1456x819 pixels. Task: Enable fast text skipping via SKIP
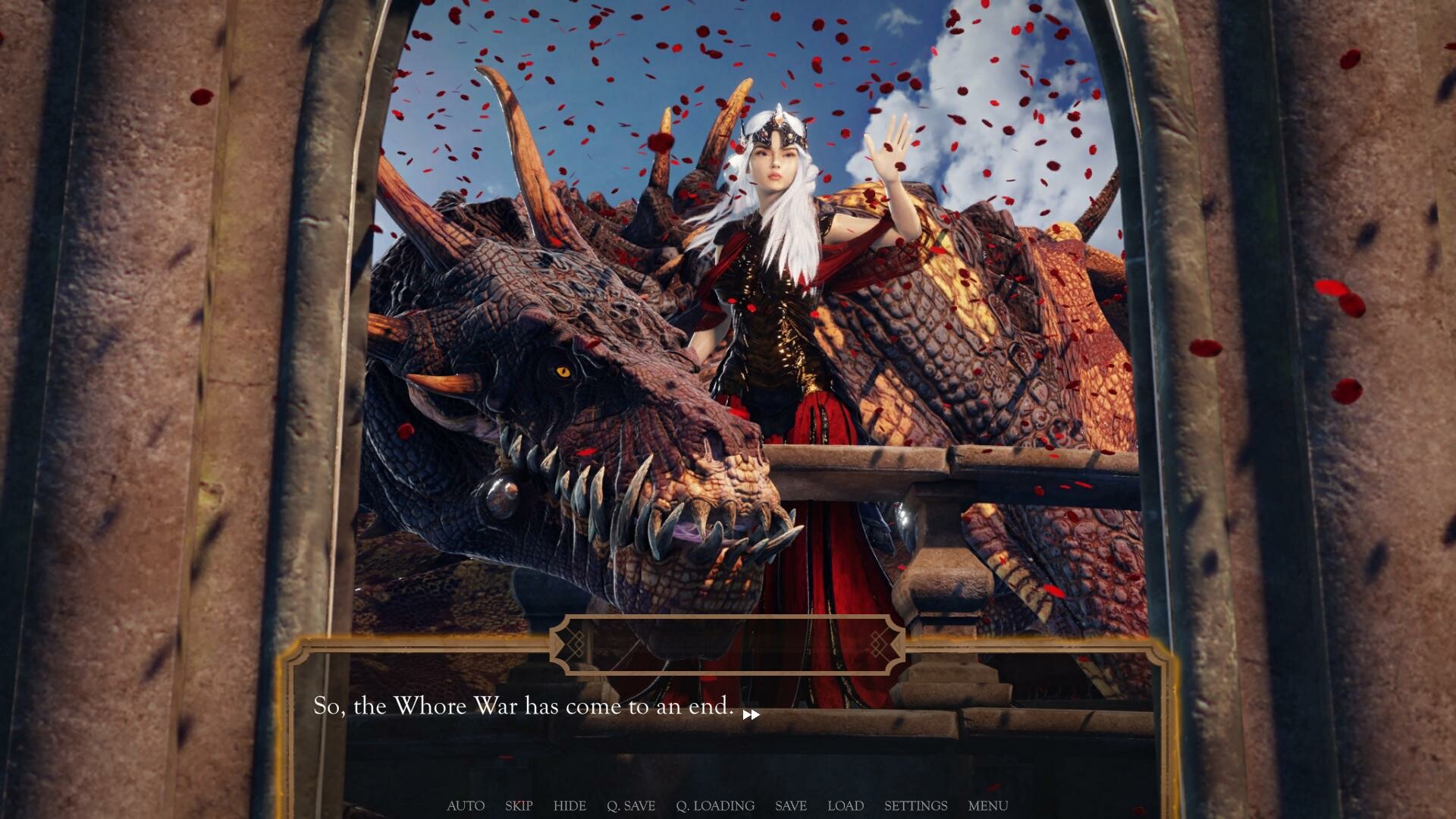[519, 806]
